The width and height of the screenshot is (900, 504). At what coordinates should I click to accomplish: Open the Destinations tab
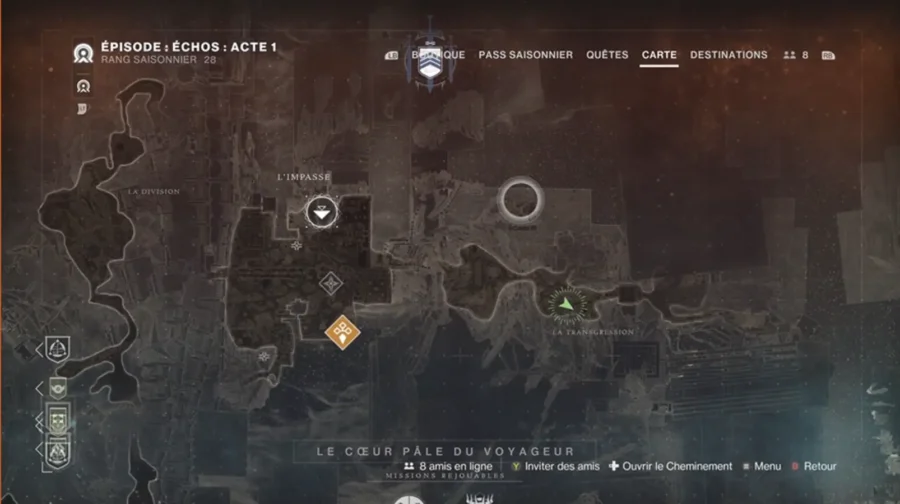tap(728, 55)
